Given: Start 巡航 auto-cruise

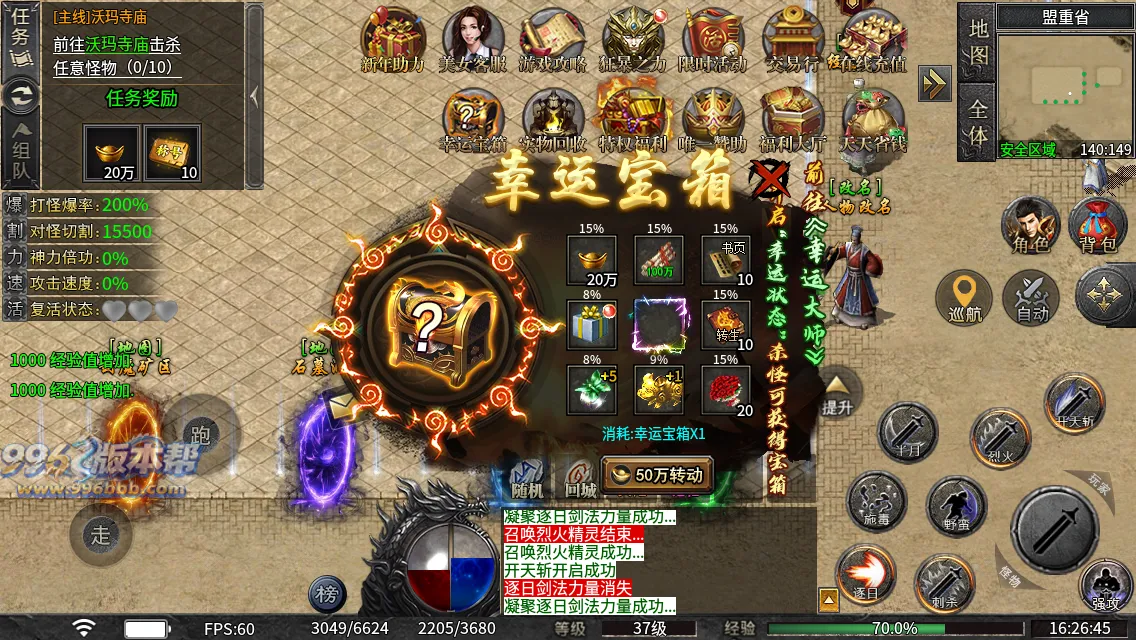Looking at the screenshot, I should click(964, 298).
